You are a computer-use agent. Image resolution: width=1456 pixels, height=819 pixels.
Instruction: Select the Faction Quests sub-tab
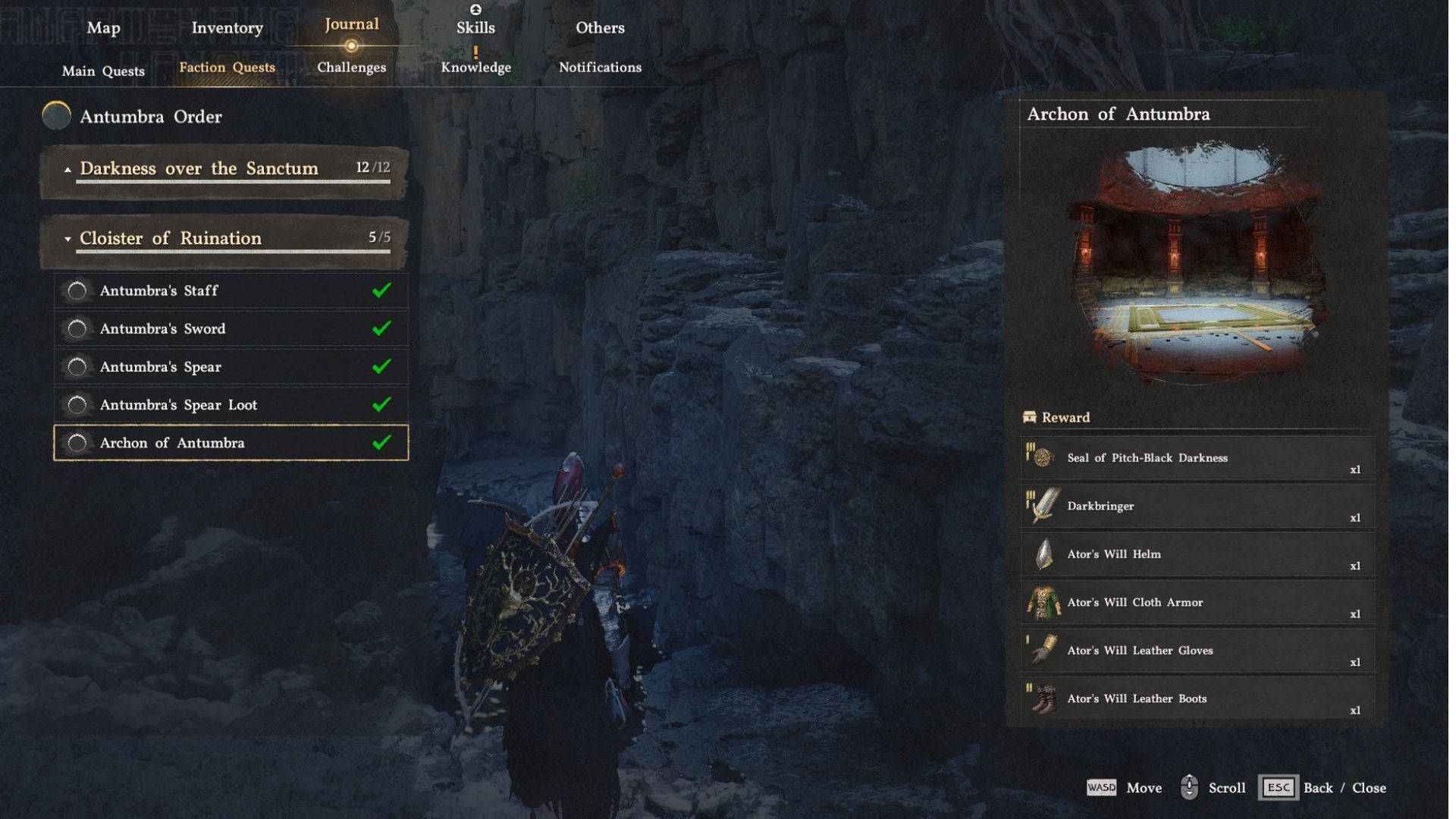pos(227,67)
